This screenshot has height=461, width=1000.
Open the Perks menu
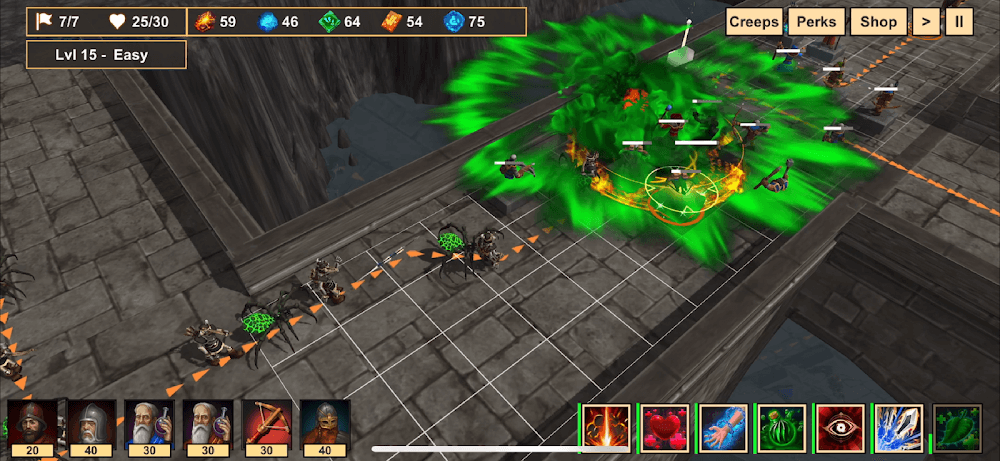(x=816, y=22)
